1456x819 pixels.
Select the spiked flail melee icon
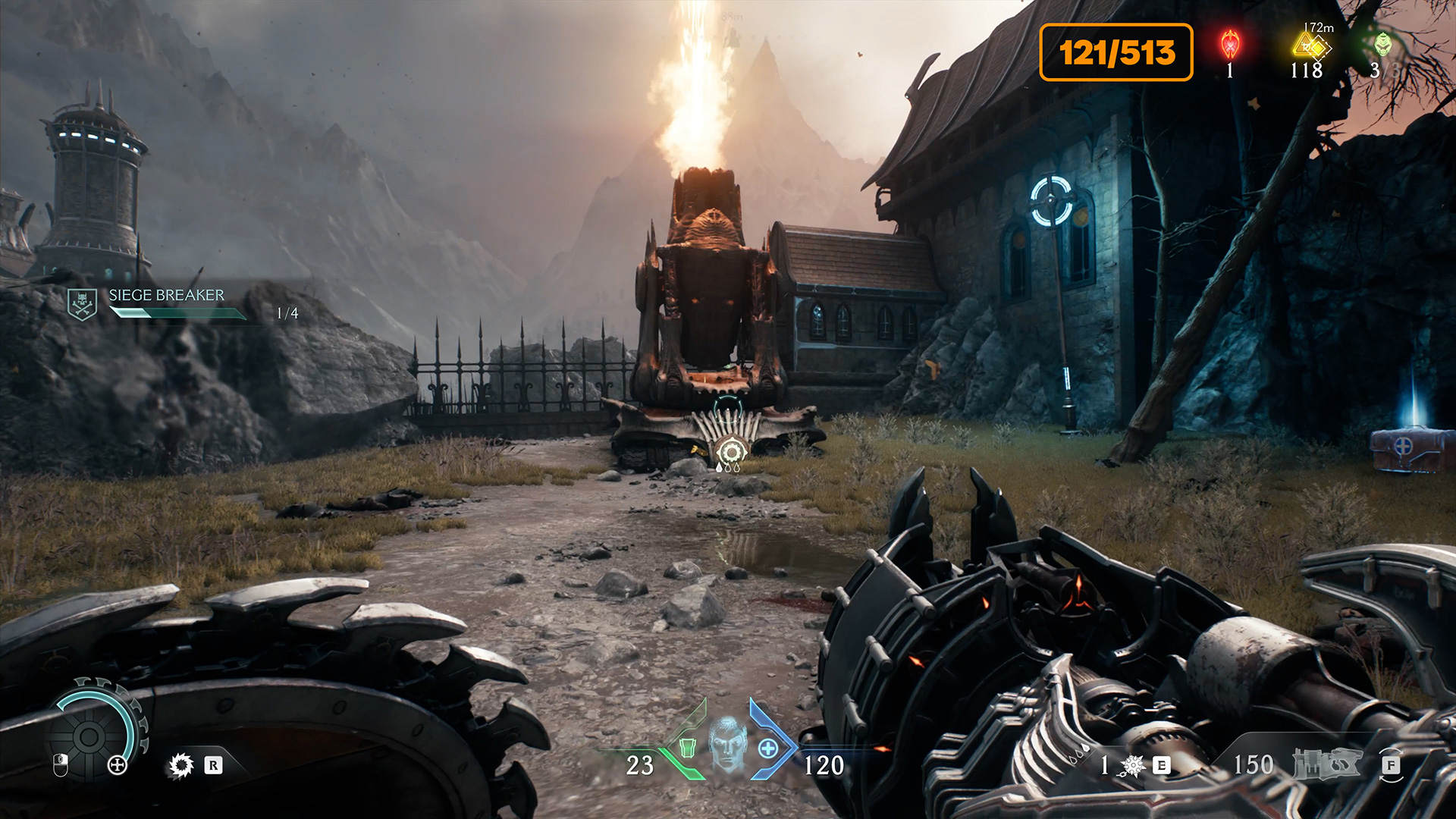pos(1132,766)
